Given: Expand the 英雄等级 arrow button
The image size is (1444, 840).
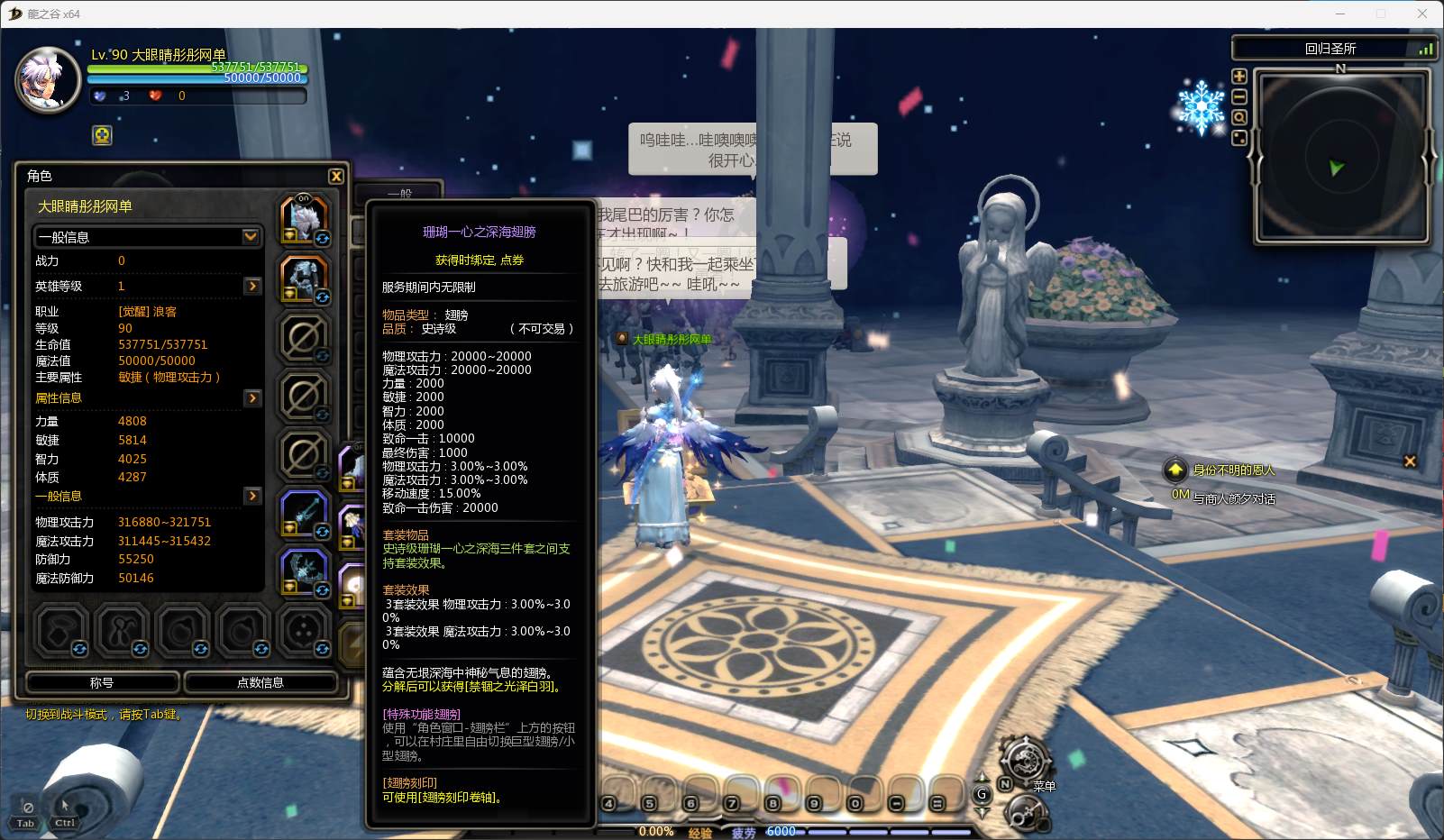Looking at the screenshot, I should pos(252,286).
